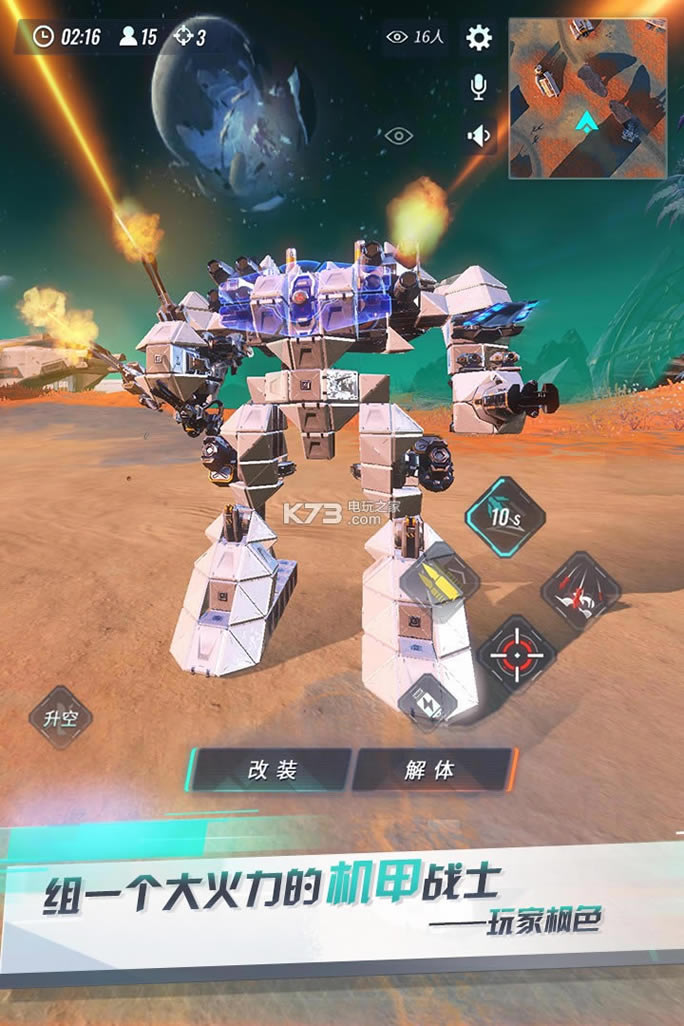Toggle the speaker sound icon
Viewport: 684px width, 1026px height.
point(479,135)
